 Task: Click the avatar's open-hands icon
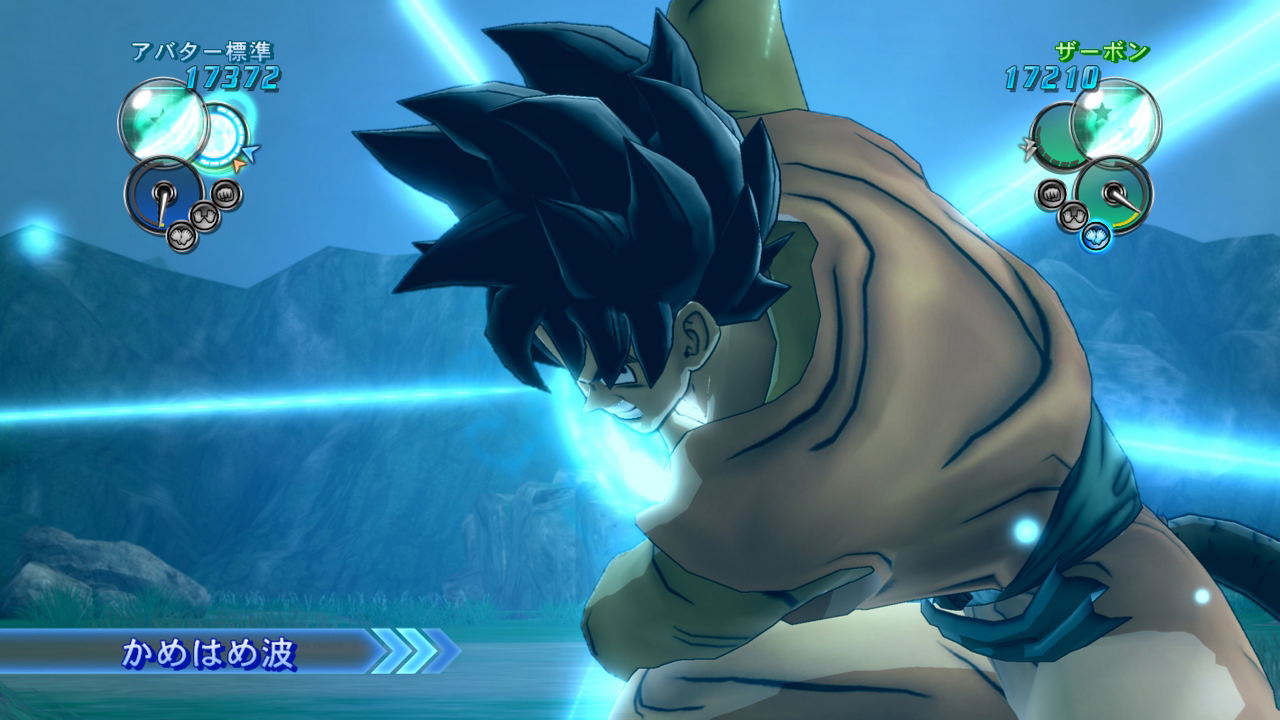pyautogui.click(x=207, y=216)
